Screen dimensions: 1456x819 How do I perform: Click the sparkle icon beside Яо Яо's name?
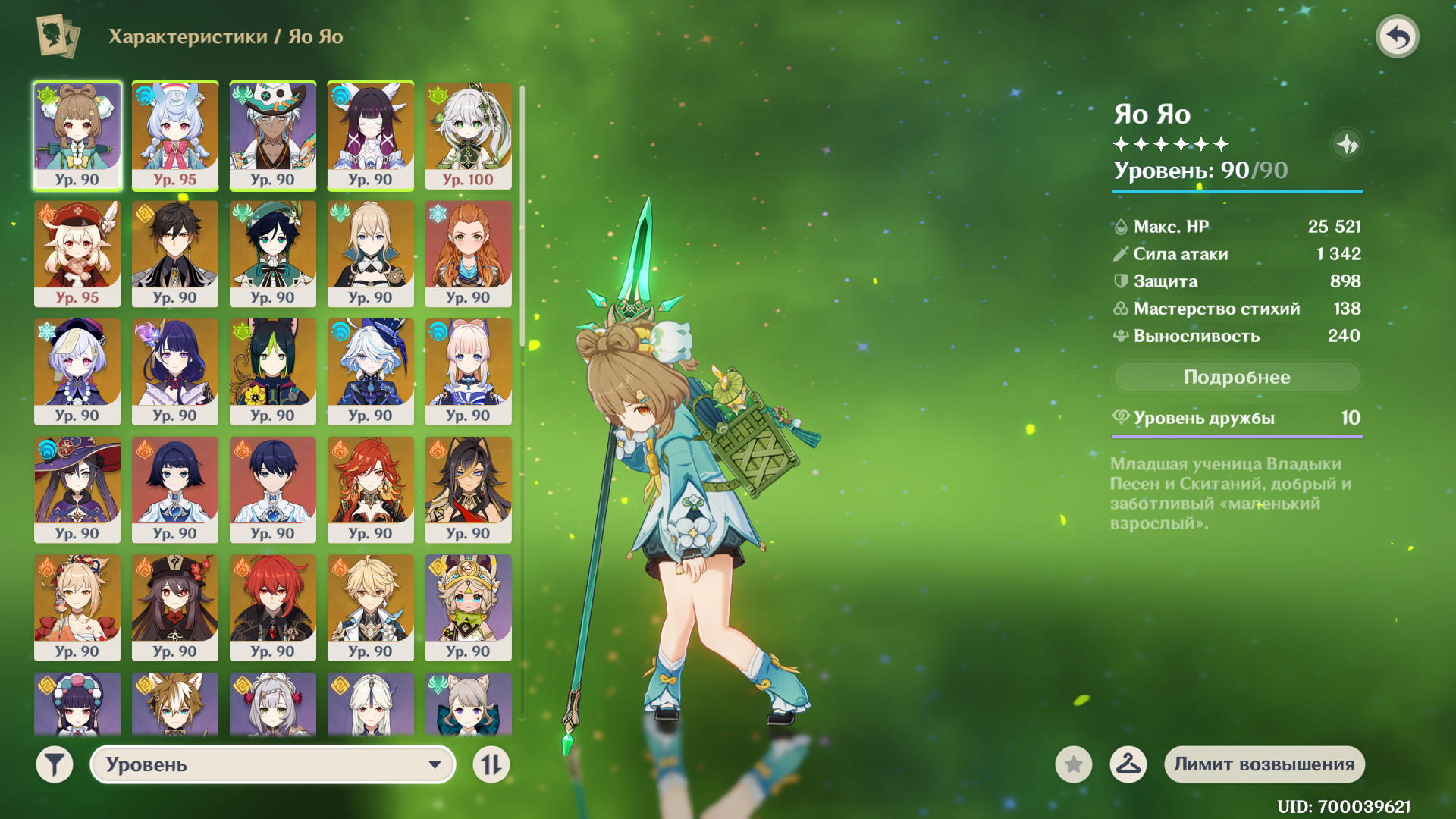pyautogui.click(x=1347, y=144)
